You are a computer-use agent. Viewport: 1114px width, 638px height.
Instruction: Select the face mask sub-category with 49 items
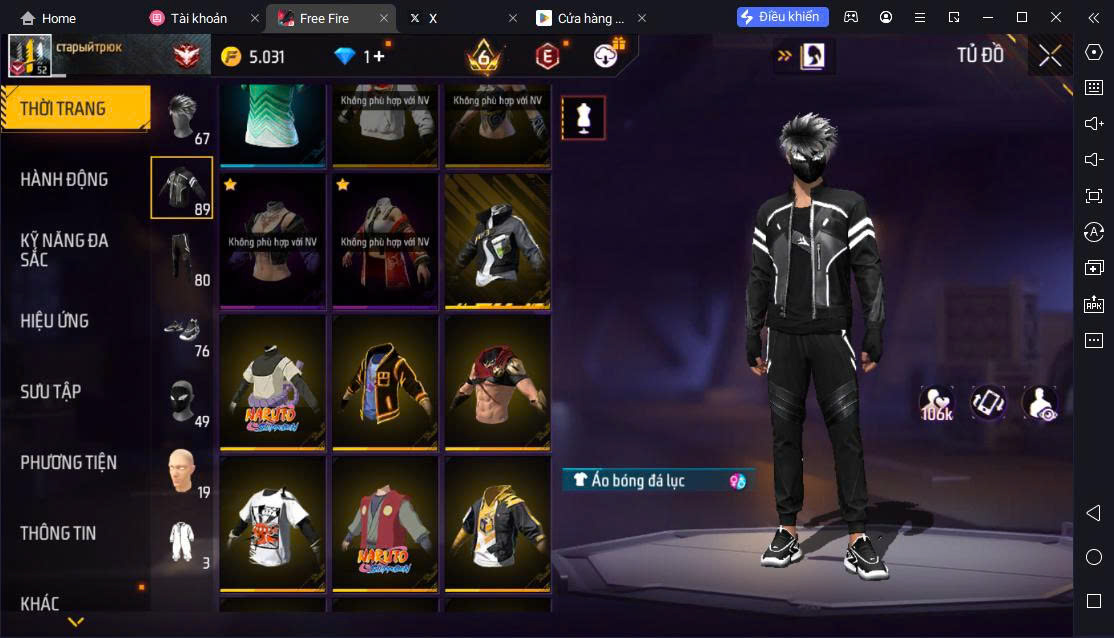182,401
